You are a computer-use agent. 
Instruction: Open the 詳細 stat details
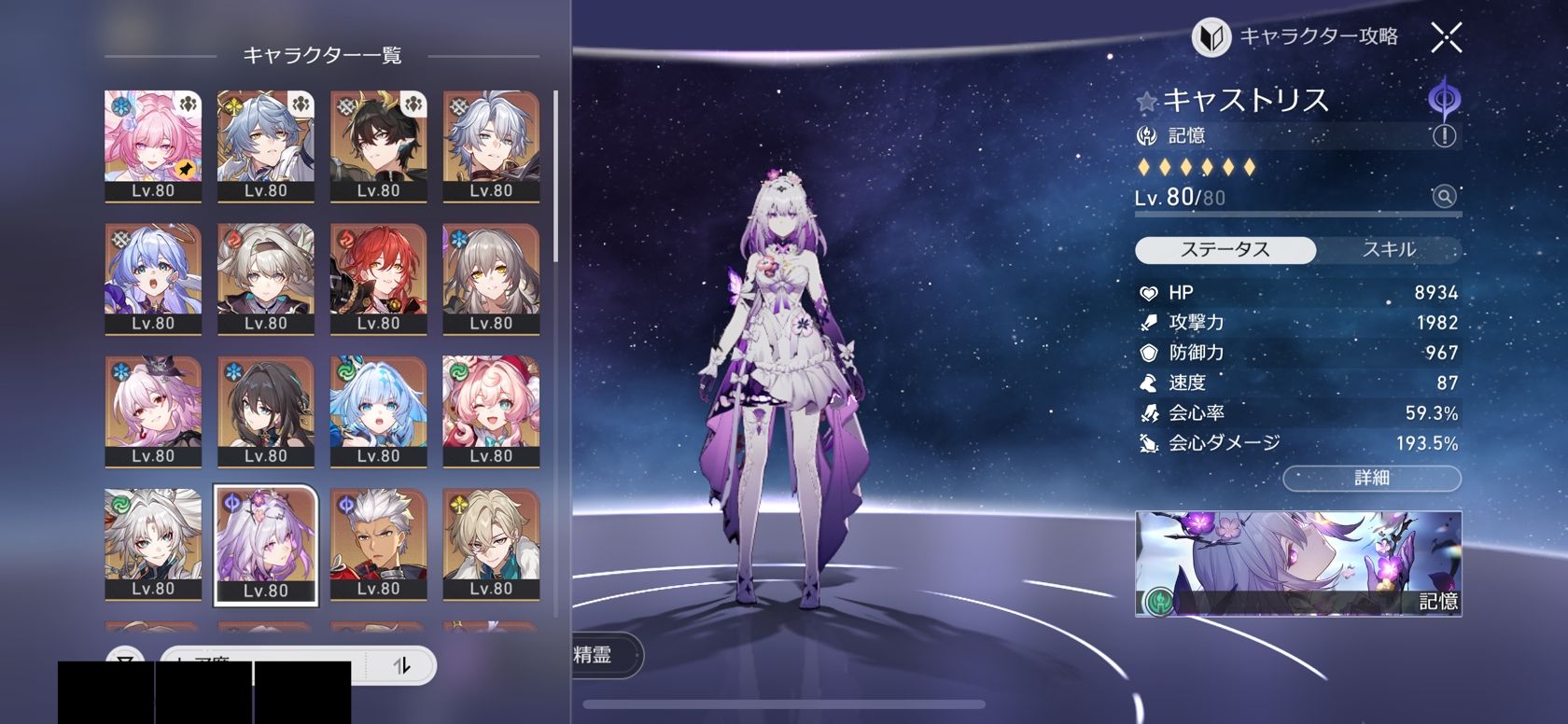1371,479
